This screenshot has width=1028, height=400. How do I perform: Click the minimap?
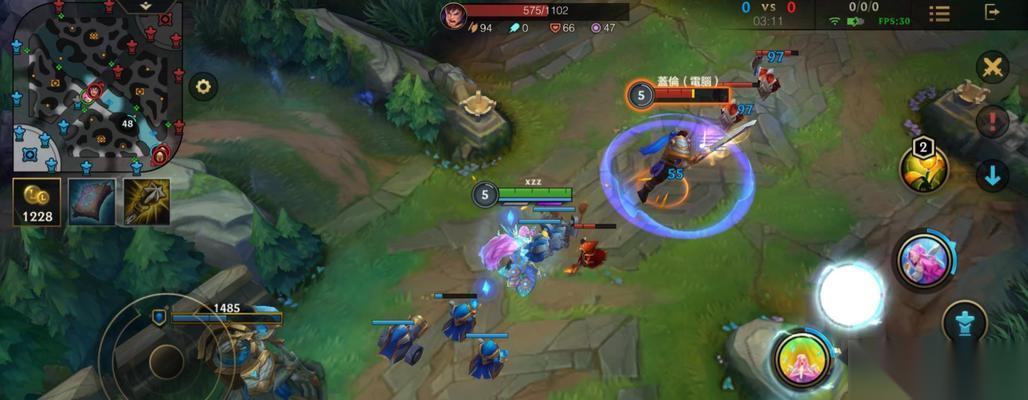97,85
